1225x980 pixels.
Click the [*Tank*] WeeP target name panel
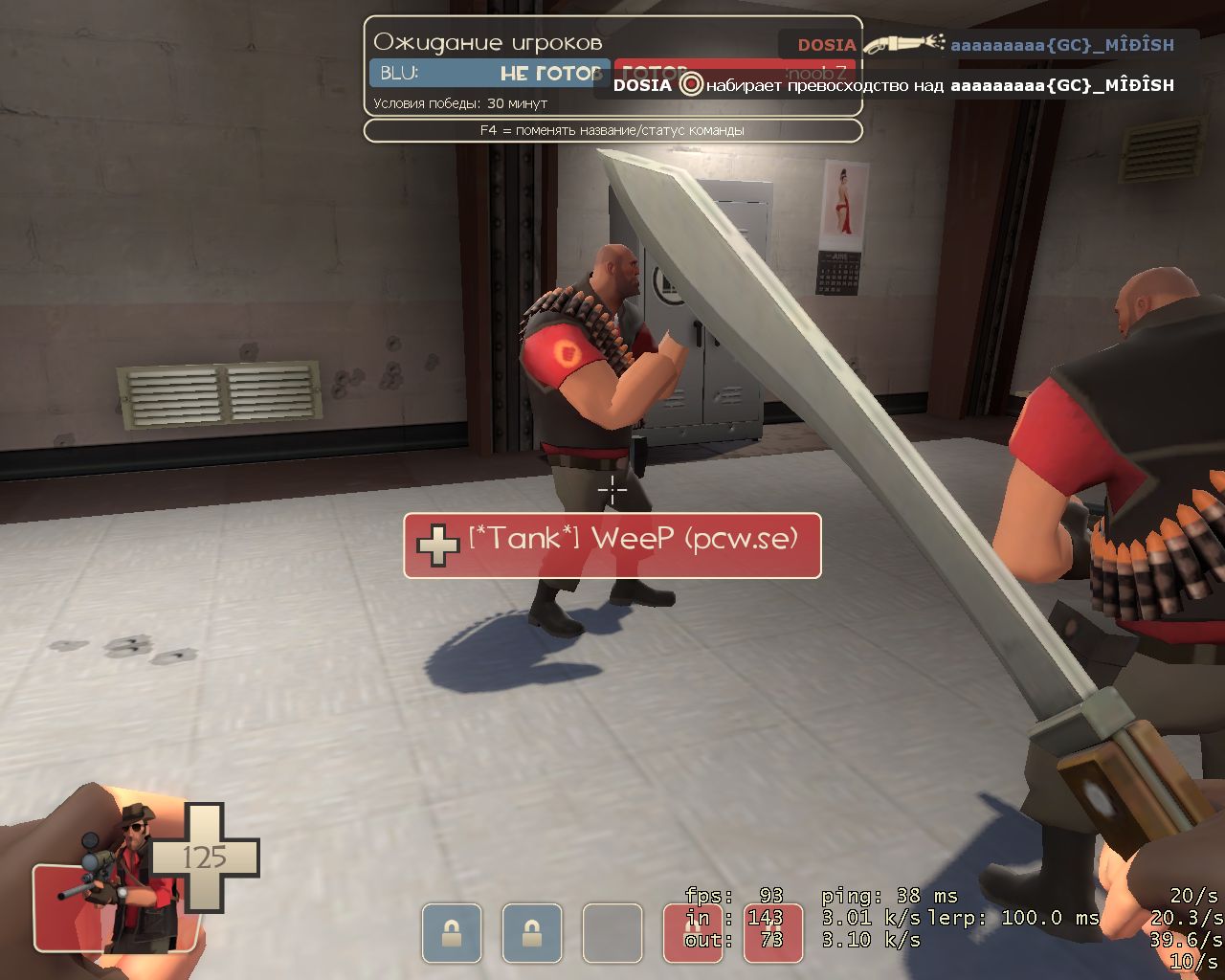click(612, 545)
